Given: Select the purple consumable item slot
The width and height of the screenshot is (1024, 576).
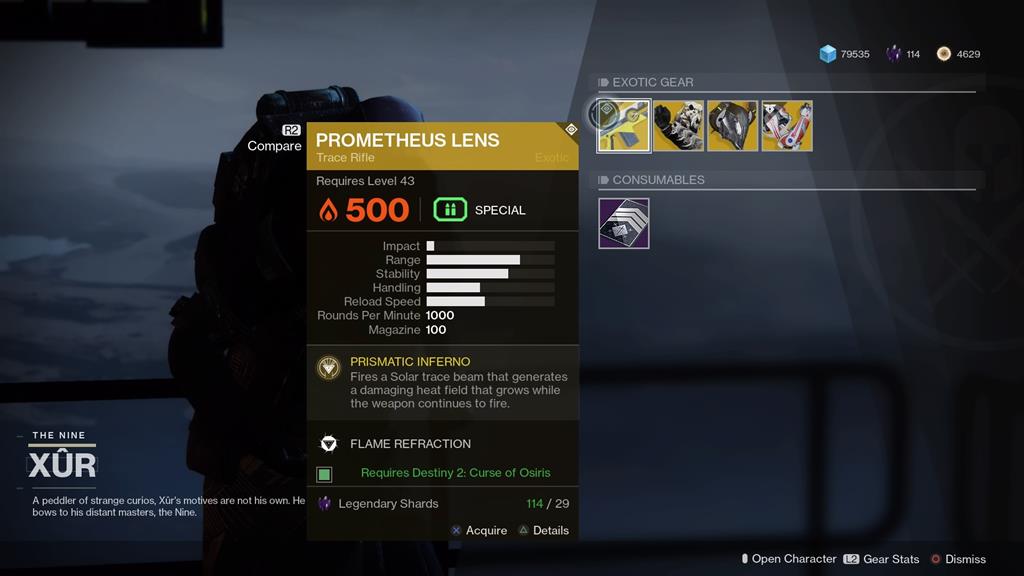Looking at the screenshot, I should click(624, 223).
